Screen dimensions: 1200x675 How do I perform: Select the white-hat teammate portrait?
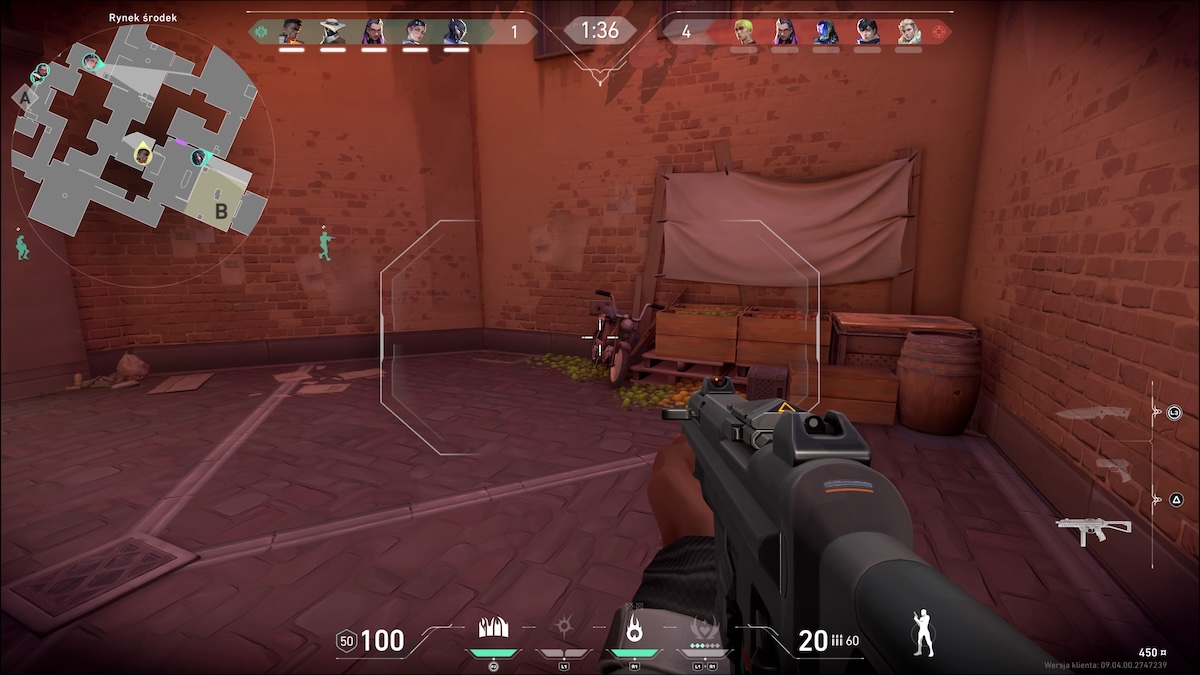332,31
